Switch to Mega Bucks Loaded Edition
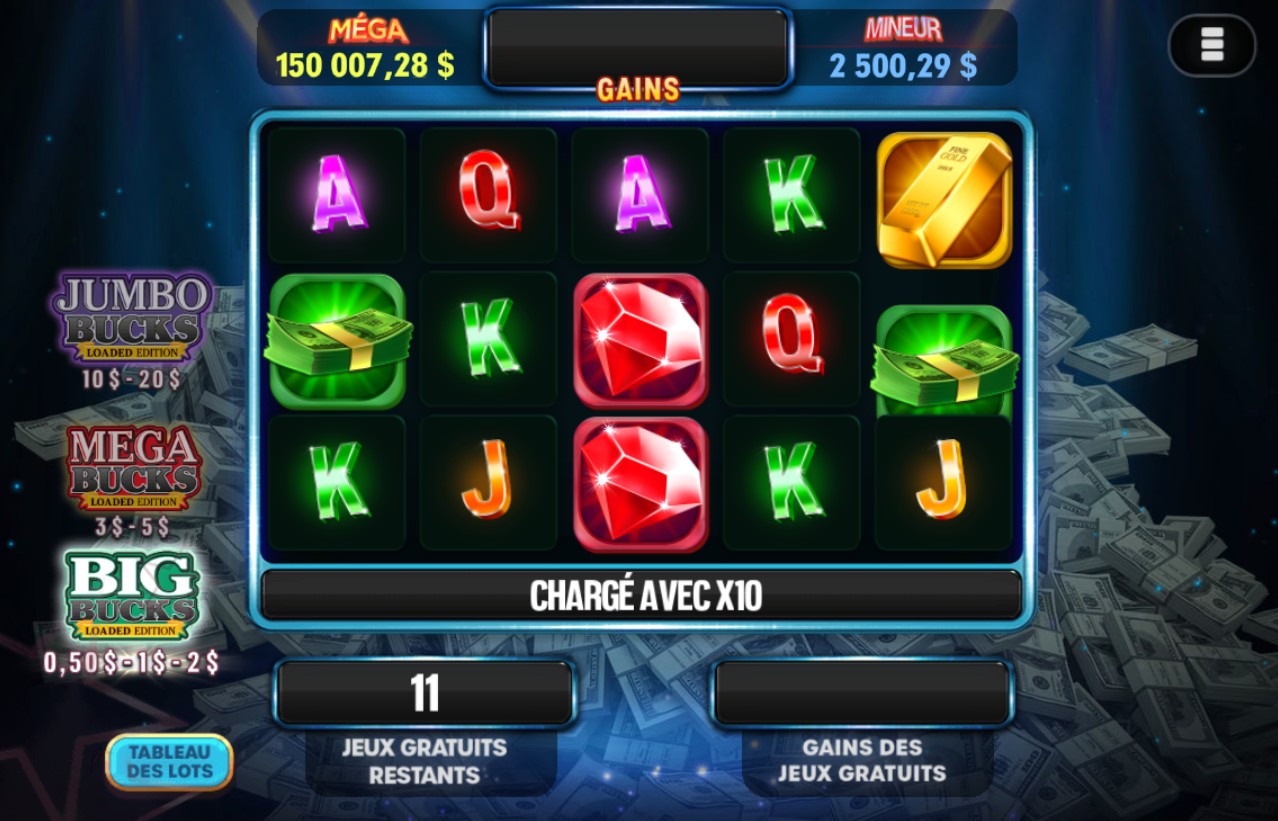 (134, 469)
